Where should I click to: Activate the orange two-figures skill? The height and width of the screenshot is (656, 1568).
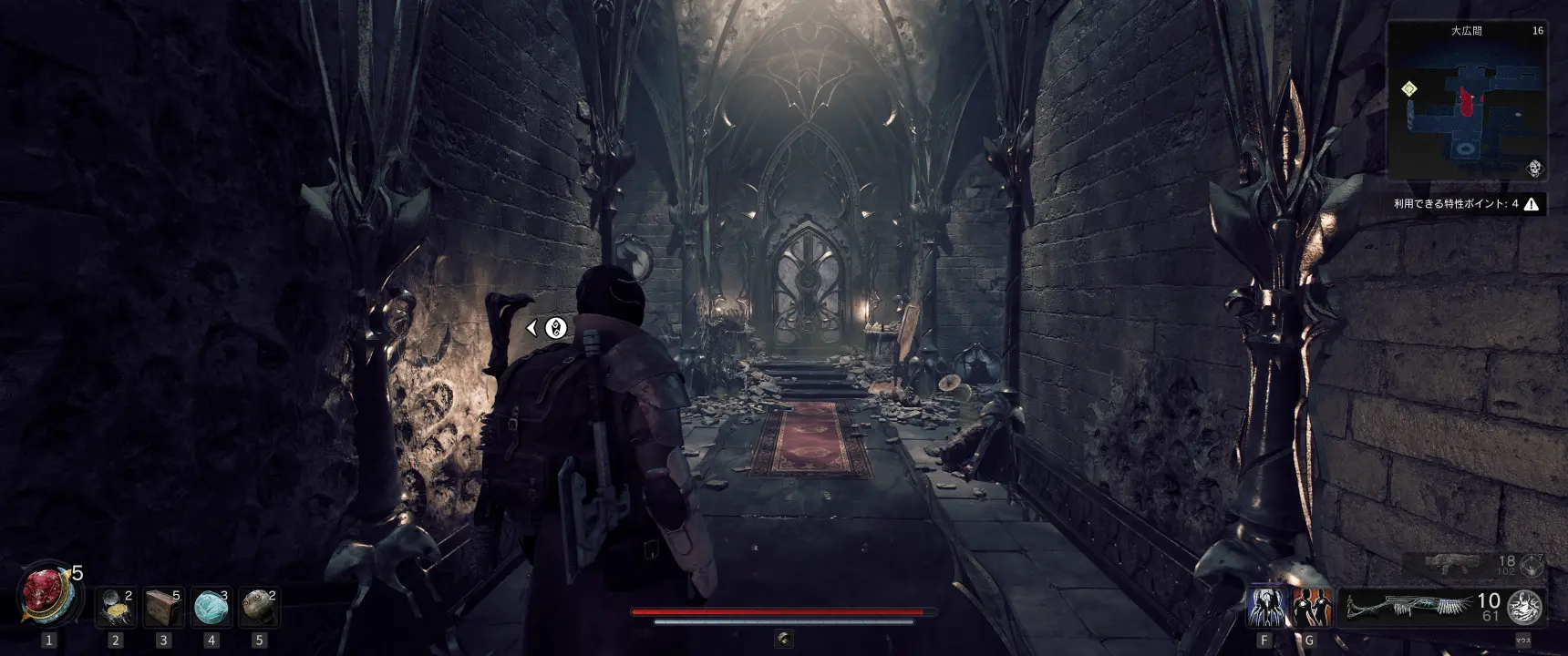1311,608
